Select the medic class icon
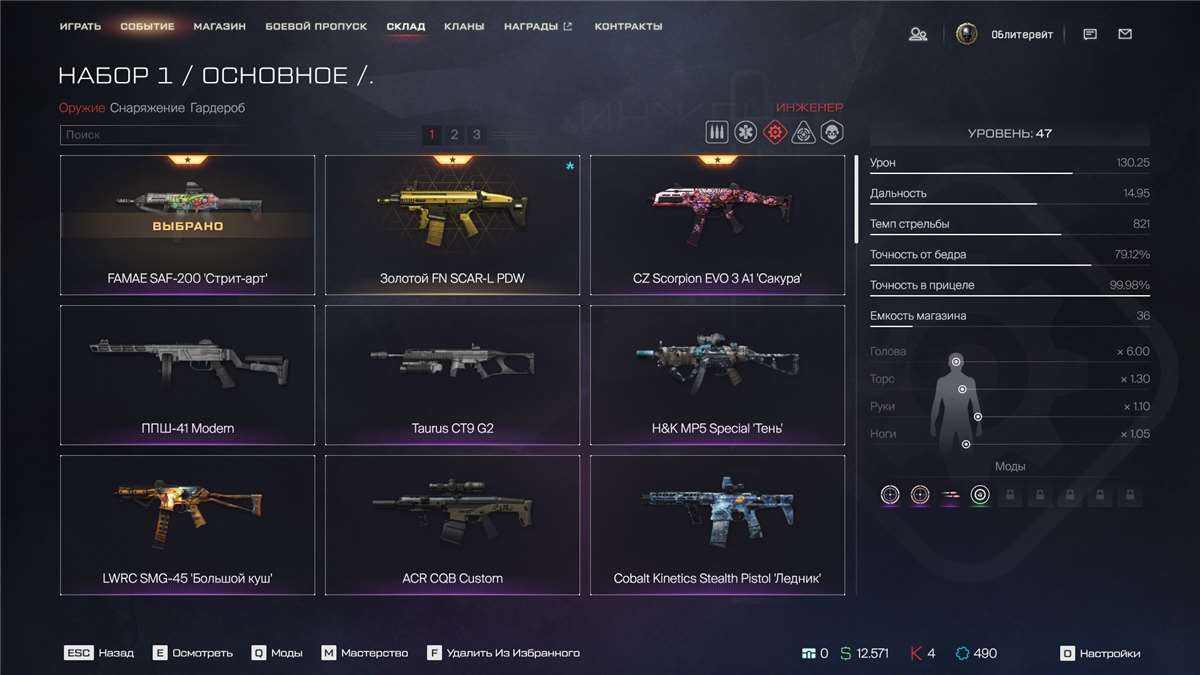The height and width of the screenshot is (675, 1200). [x=744, y=133]
